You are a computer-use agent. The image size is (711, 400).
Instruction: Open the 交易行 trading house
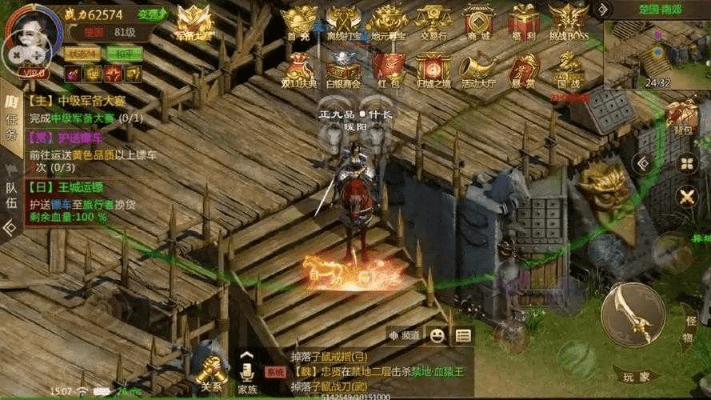tap(433, 22)
